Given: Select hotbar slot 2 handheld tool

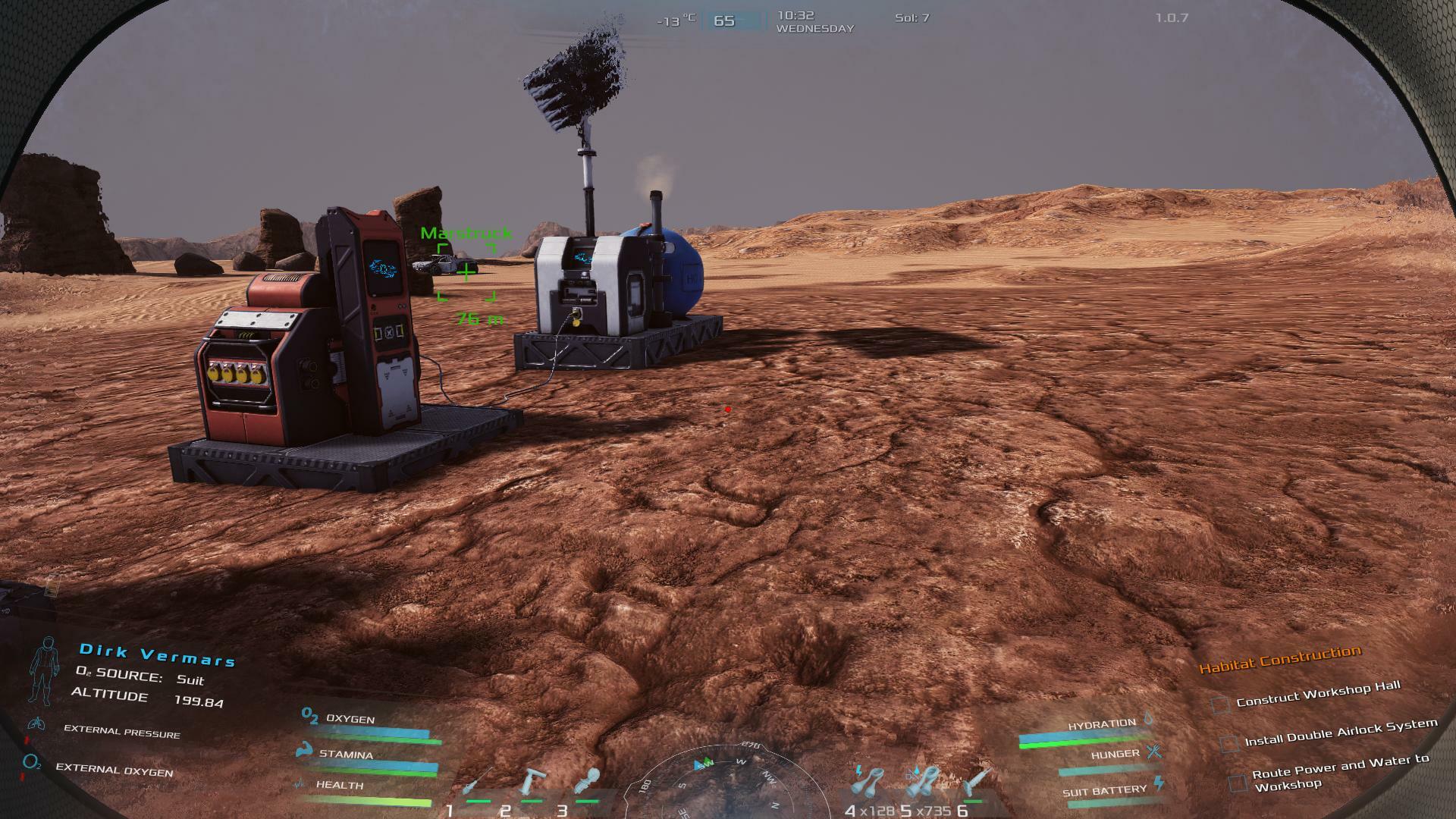Looking at the screenshot, I should point(533,784).
